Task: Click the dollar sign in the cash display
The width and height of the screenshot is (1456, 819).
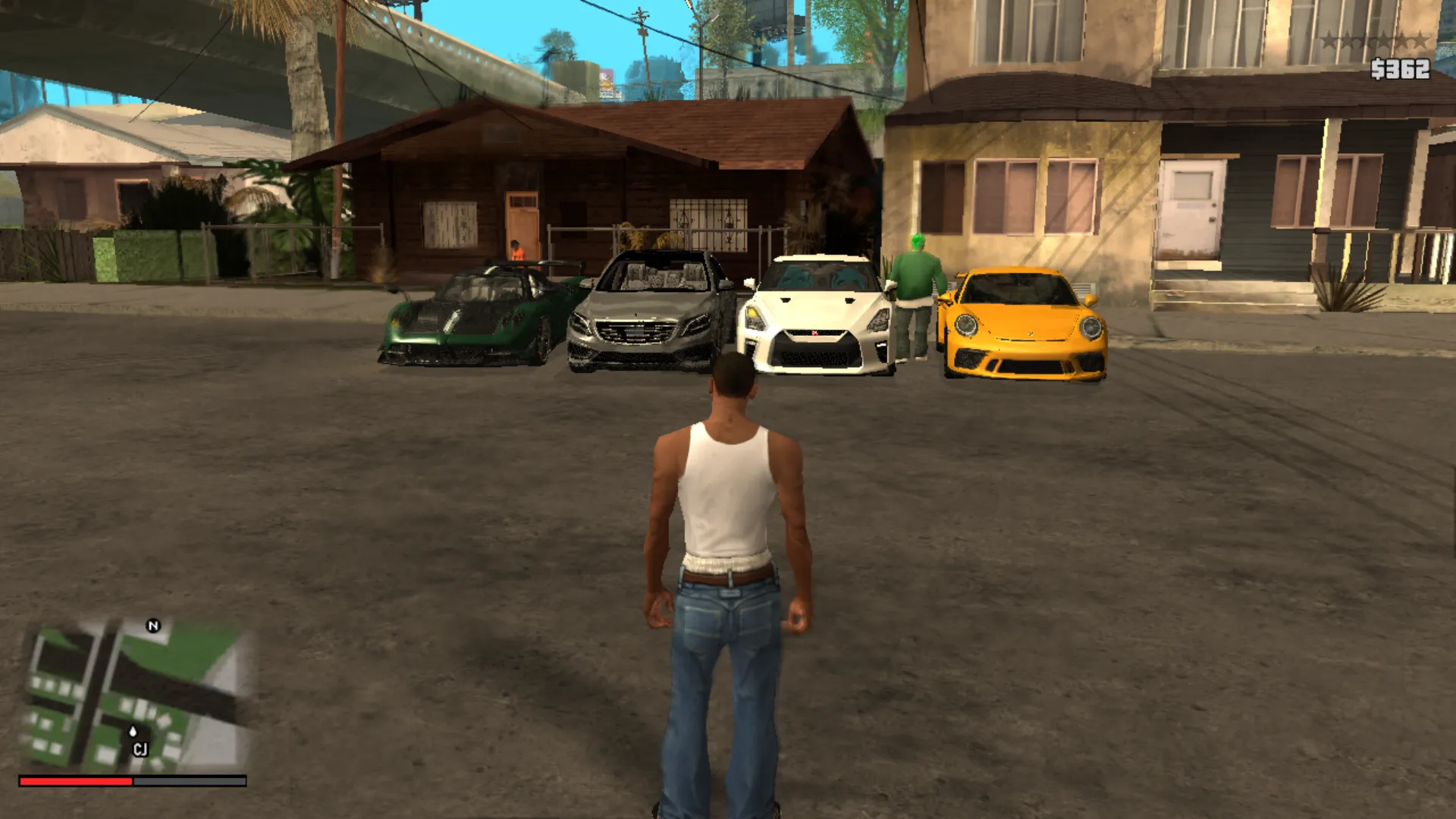Action: click(1376, 70)
